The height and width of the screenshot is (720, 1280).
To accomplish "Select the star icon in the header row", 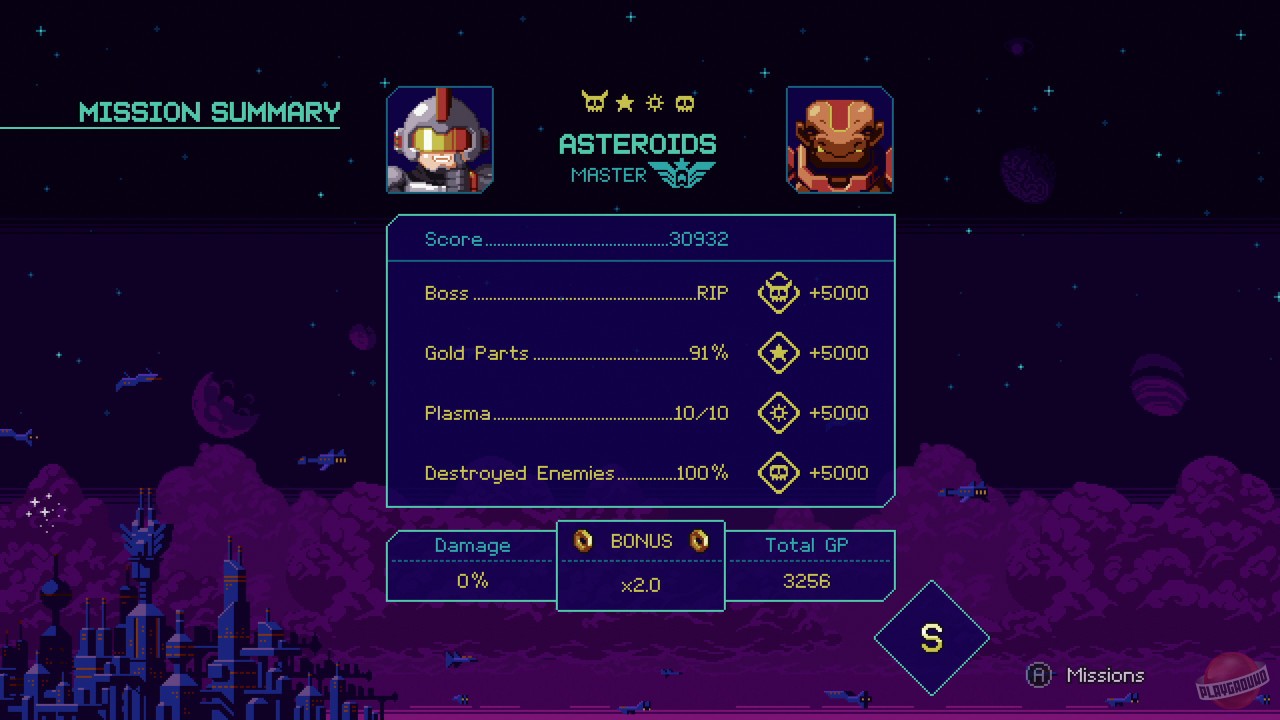I will [625, 101].
